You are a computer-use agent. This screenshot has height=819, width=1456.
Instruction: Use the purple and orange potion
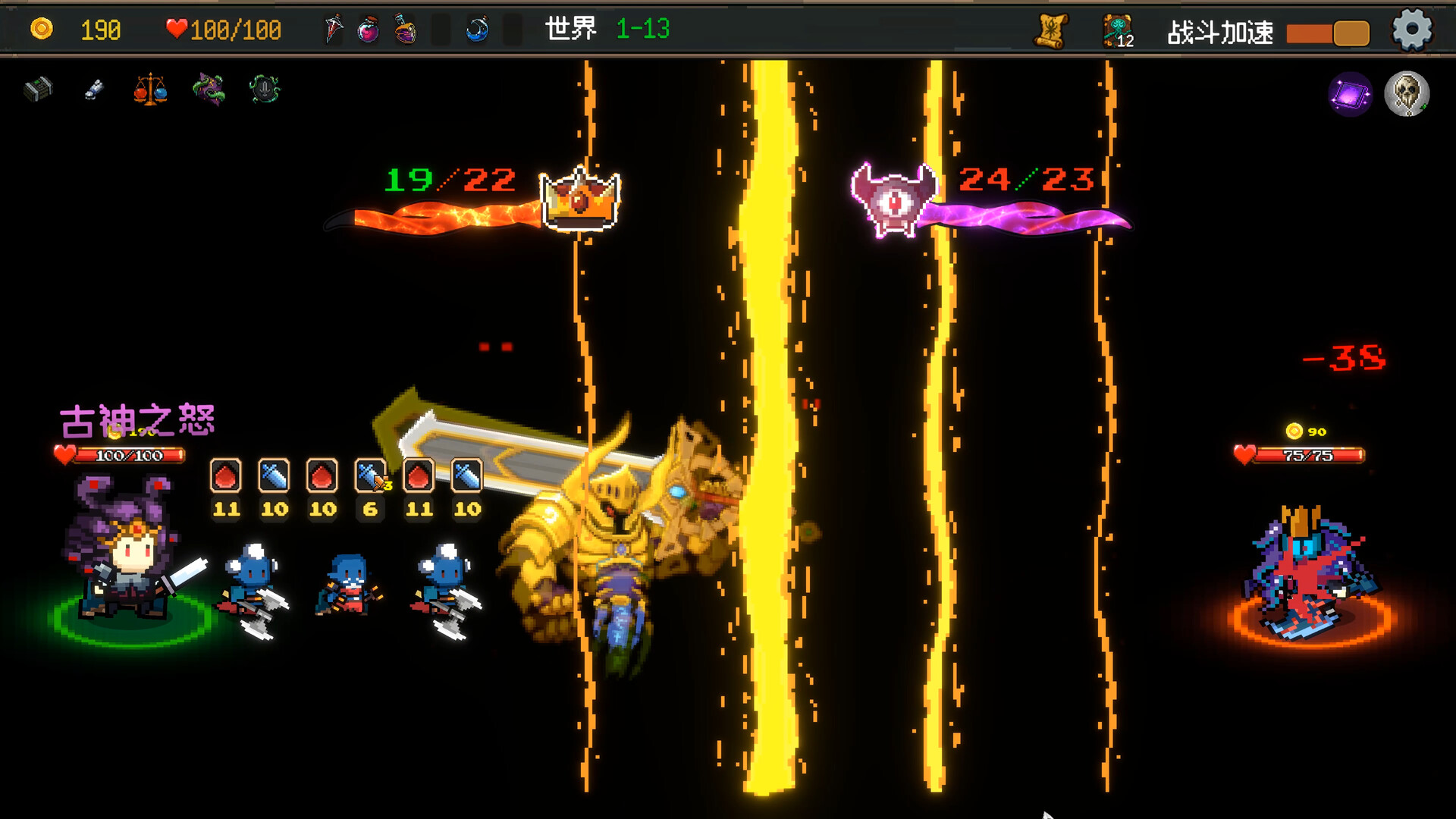[x=406, y=30]
